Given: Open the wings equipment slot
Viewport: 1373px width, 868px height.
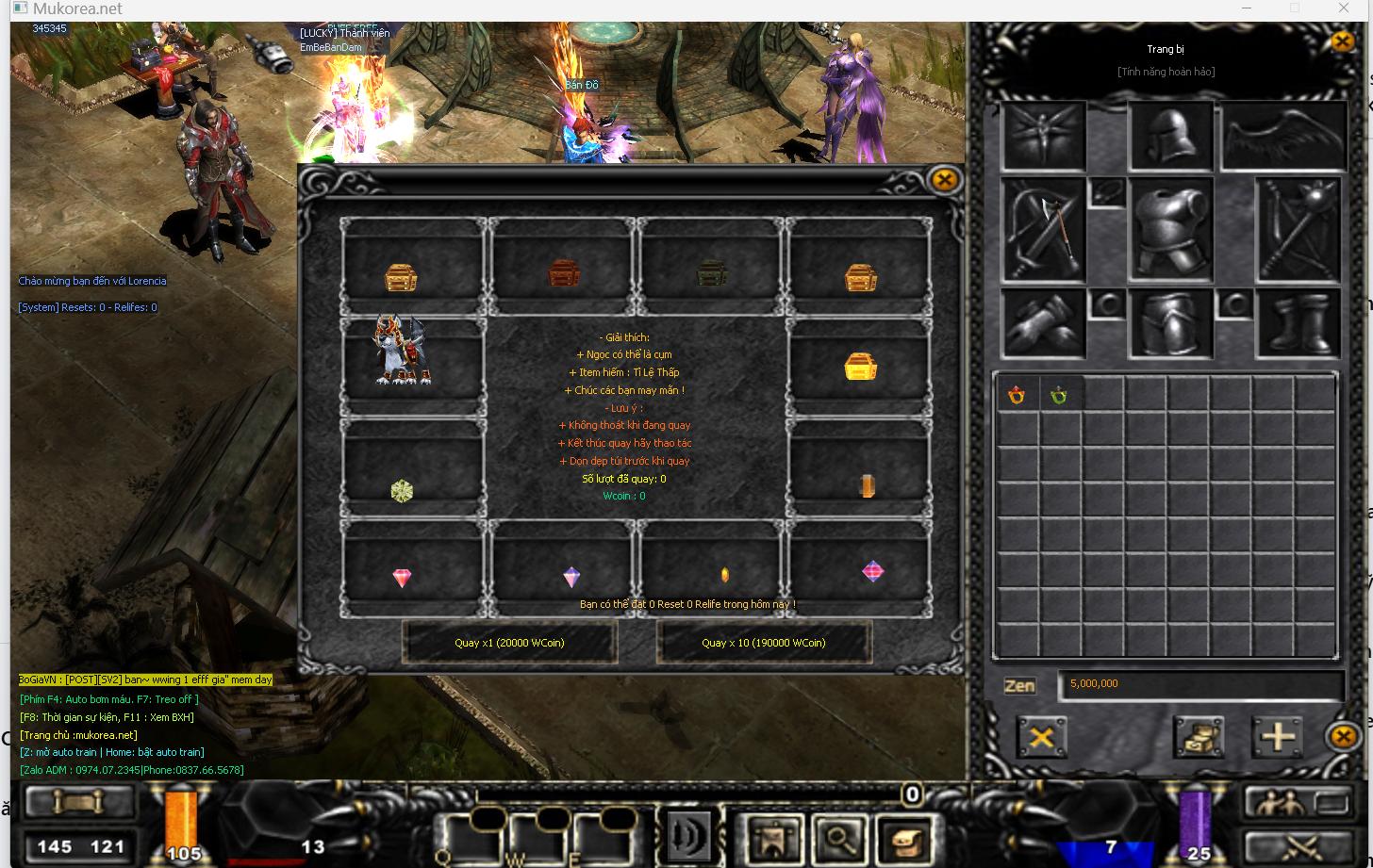Looking at the screenshot, I should (x=1284, y=138).
